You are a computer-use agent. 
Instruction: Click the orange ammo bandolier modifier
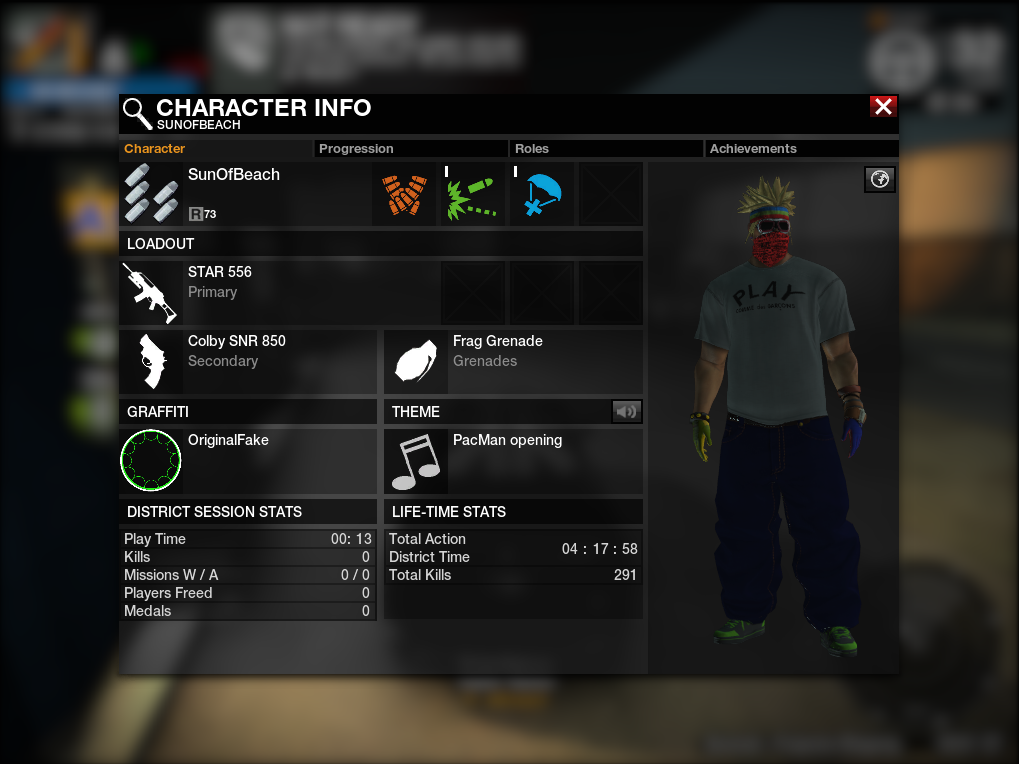click(x=405, y=195)
